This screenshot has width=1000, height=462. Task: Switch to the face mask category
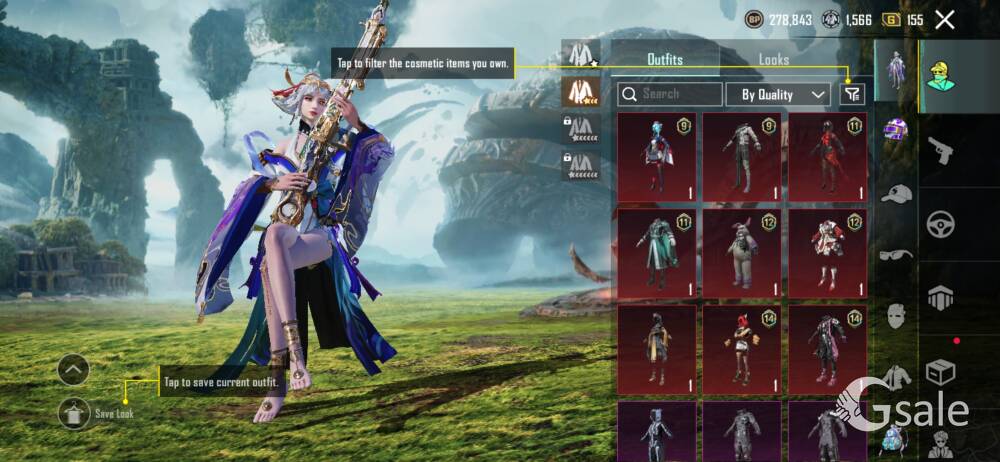click(x=896, y=316)
